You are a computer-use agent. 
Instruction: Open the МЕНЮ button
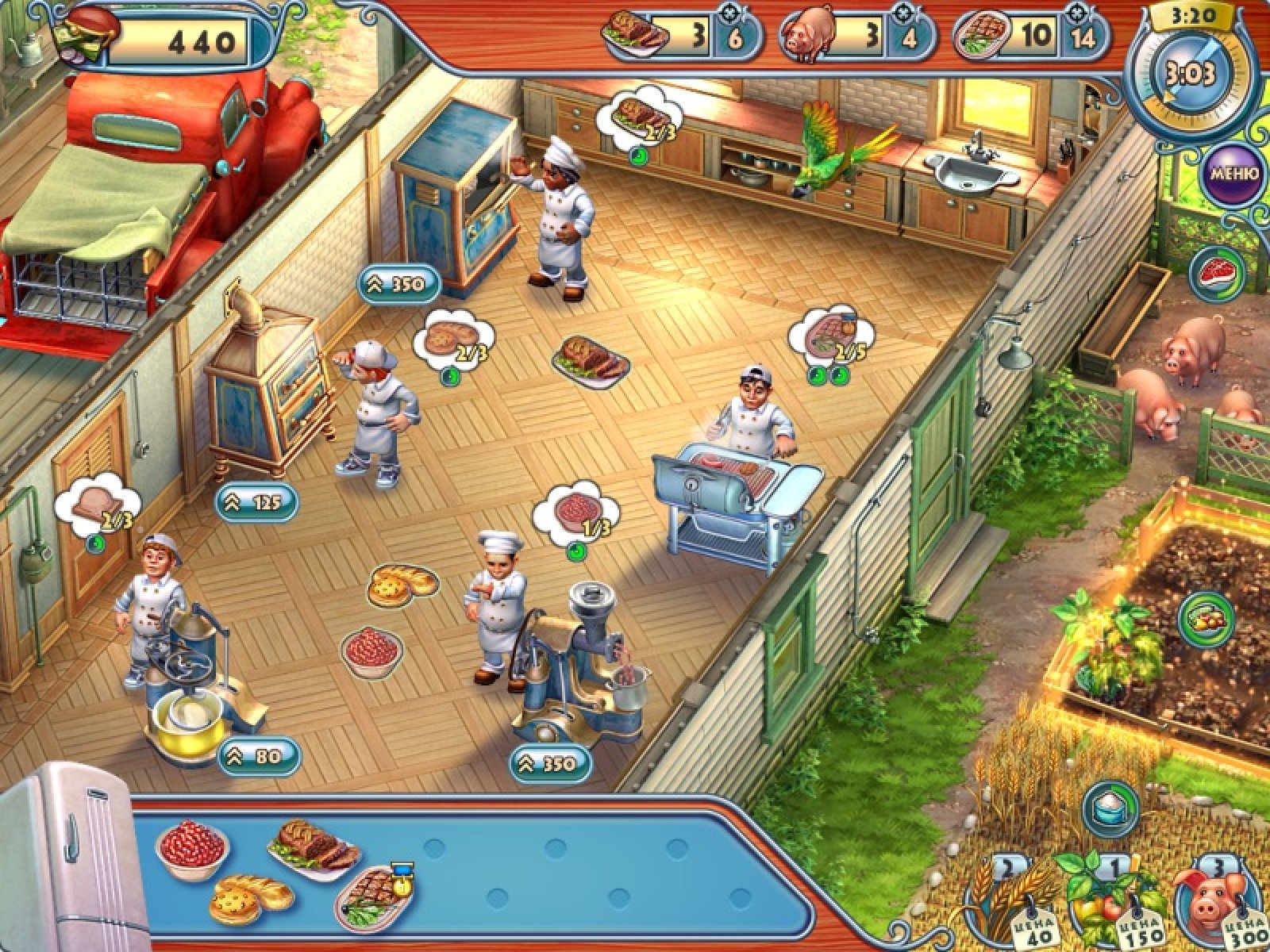pyautogui.click(x=1233, y=174)
